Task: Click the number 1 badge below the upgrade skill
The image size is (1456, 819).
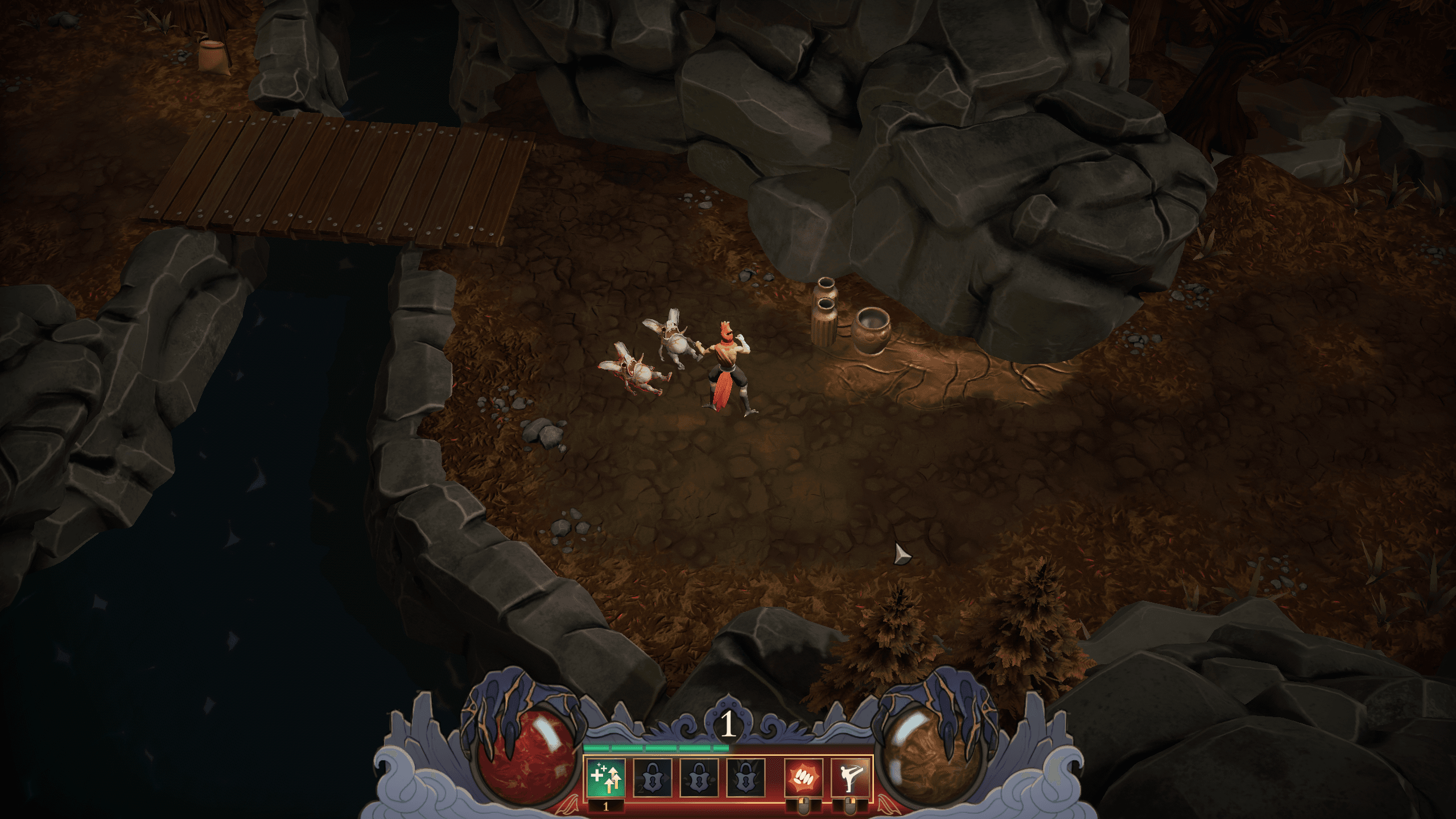Action: click(x=605, y=808)
